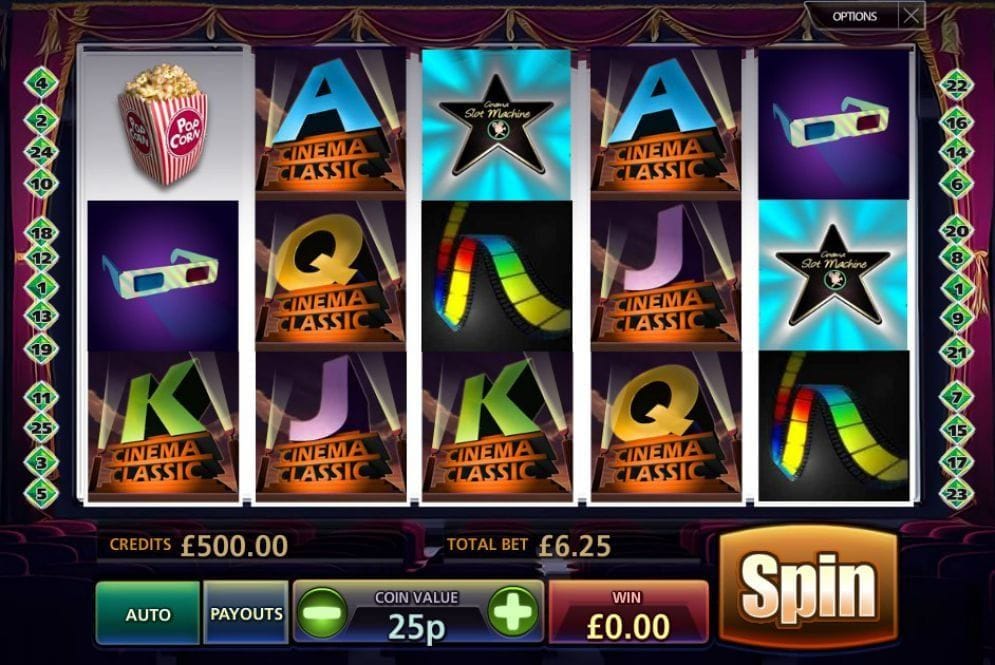Increase coin value with the plus button
The width and height of the screenshot is (995, 665).
513,611
